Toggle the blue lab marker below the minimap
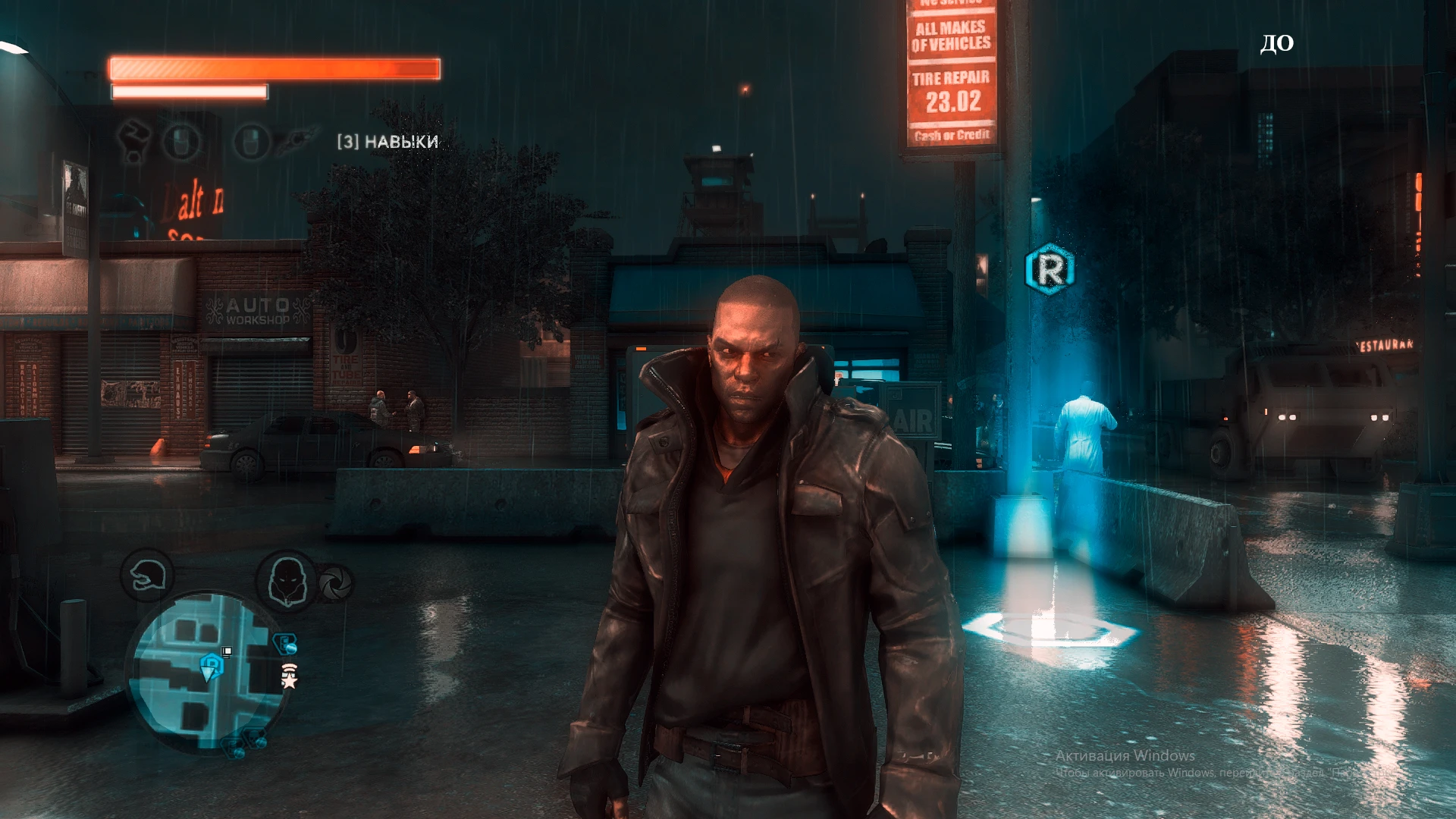1456x819 pixels. point(231,748)
